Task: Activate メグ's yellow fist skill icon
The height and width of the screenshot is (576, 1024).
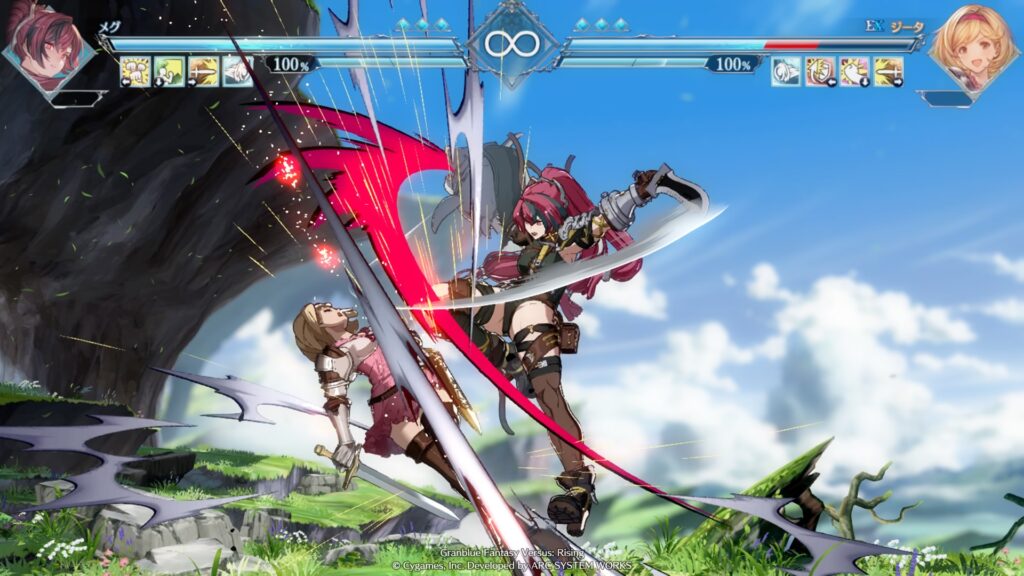Action: [135, 71]
